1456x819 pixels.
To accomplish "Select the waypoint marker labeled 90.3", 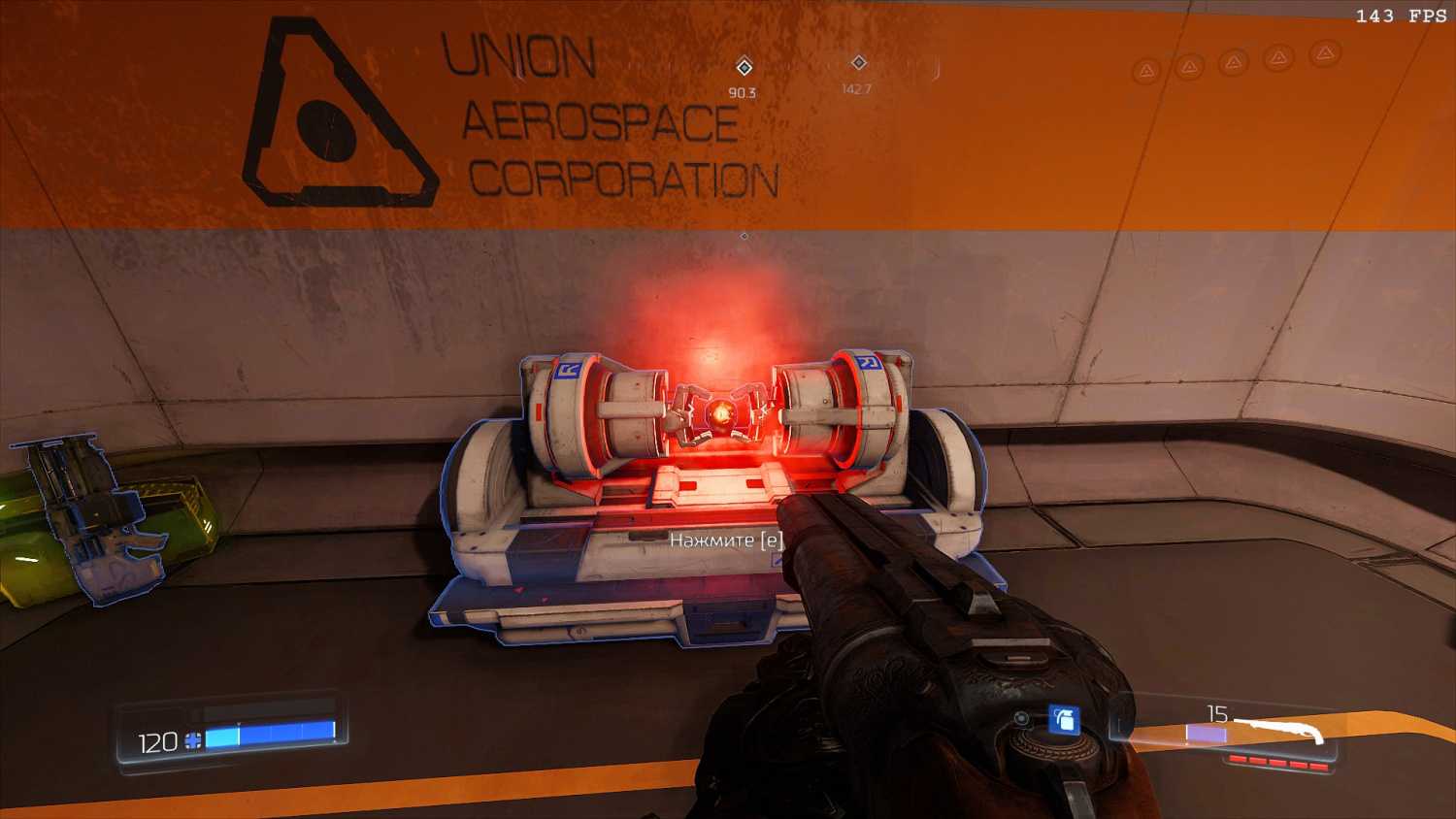I will (745, 67).
